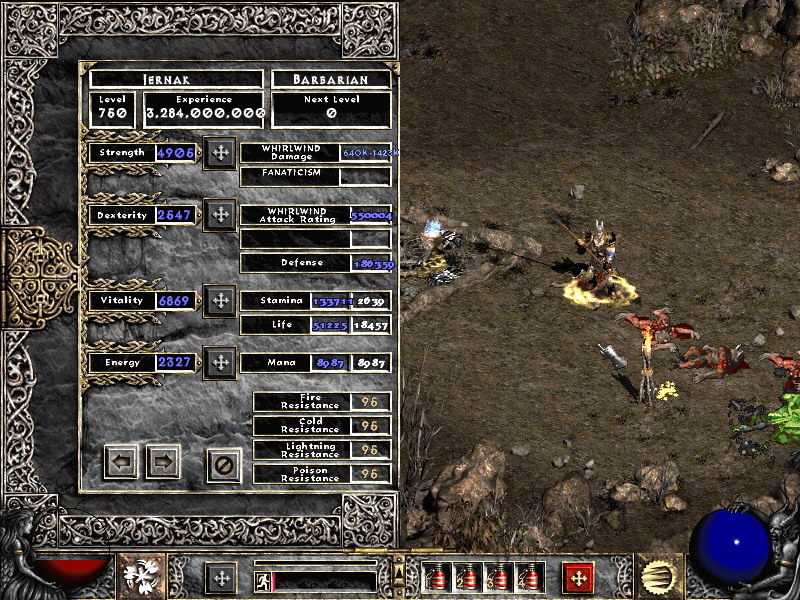
Task: Show next character page with right arrow
Action: coord(163,462)
